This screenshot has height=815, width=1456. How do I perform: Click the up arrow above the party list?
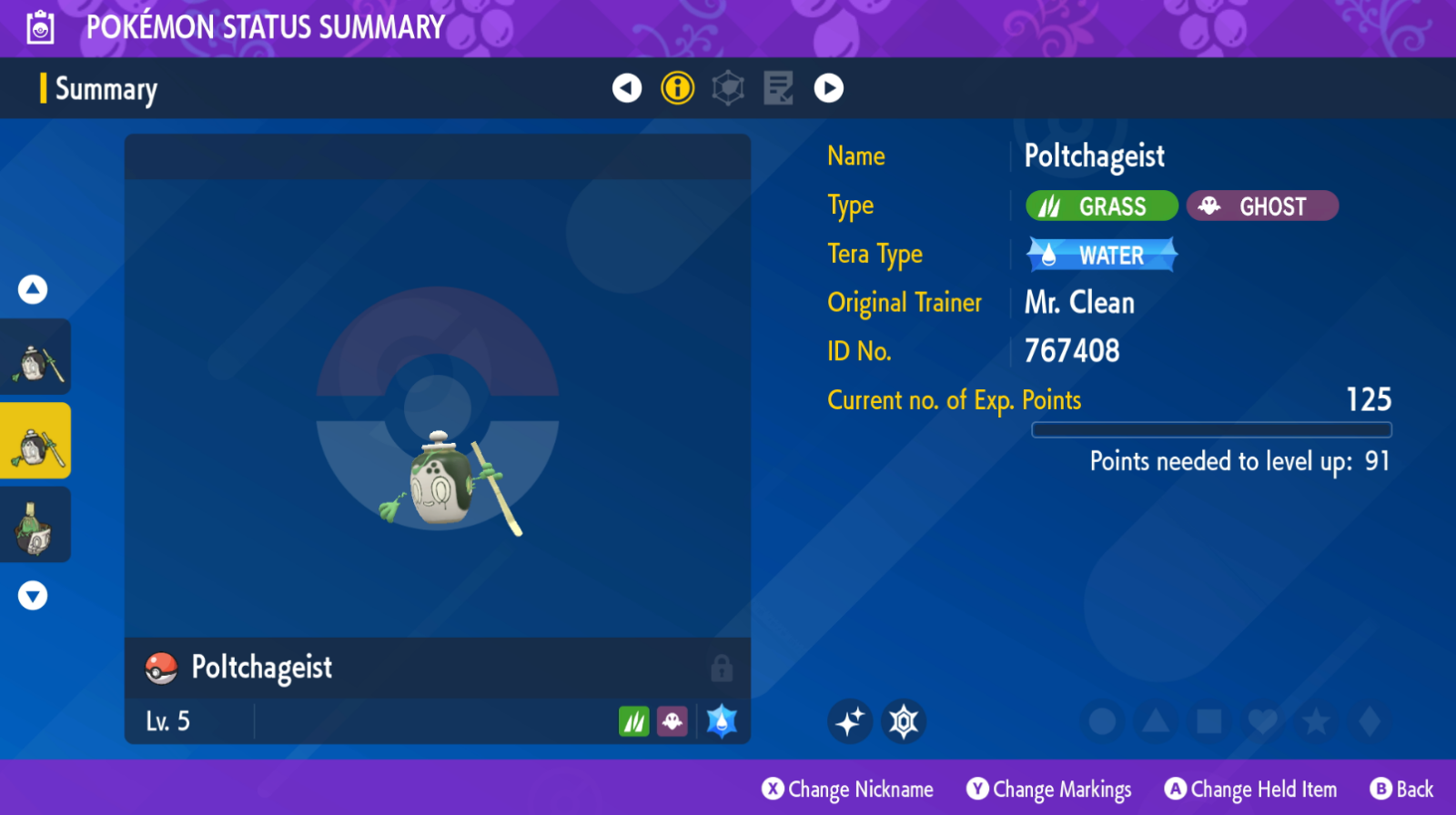(33, 290)
